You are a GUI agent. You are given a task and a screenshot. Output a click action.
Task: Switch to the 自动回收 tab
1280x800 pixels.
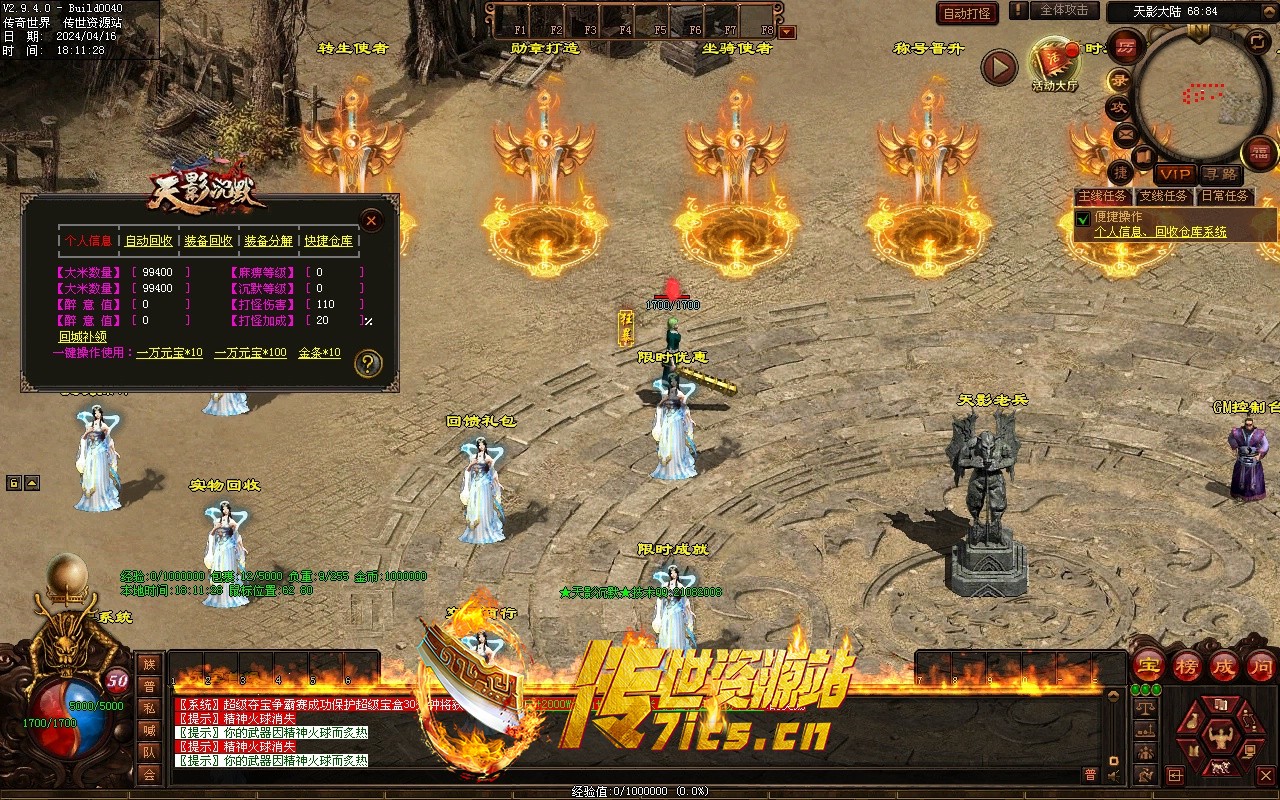click(148, 241)
